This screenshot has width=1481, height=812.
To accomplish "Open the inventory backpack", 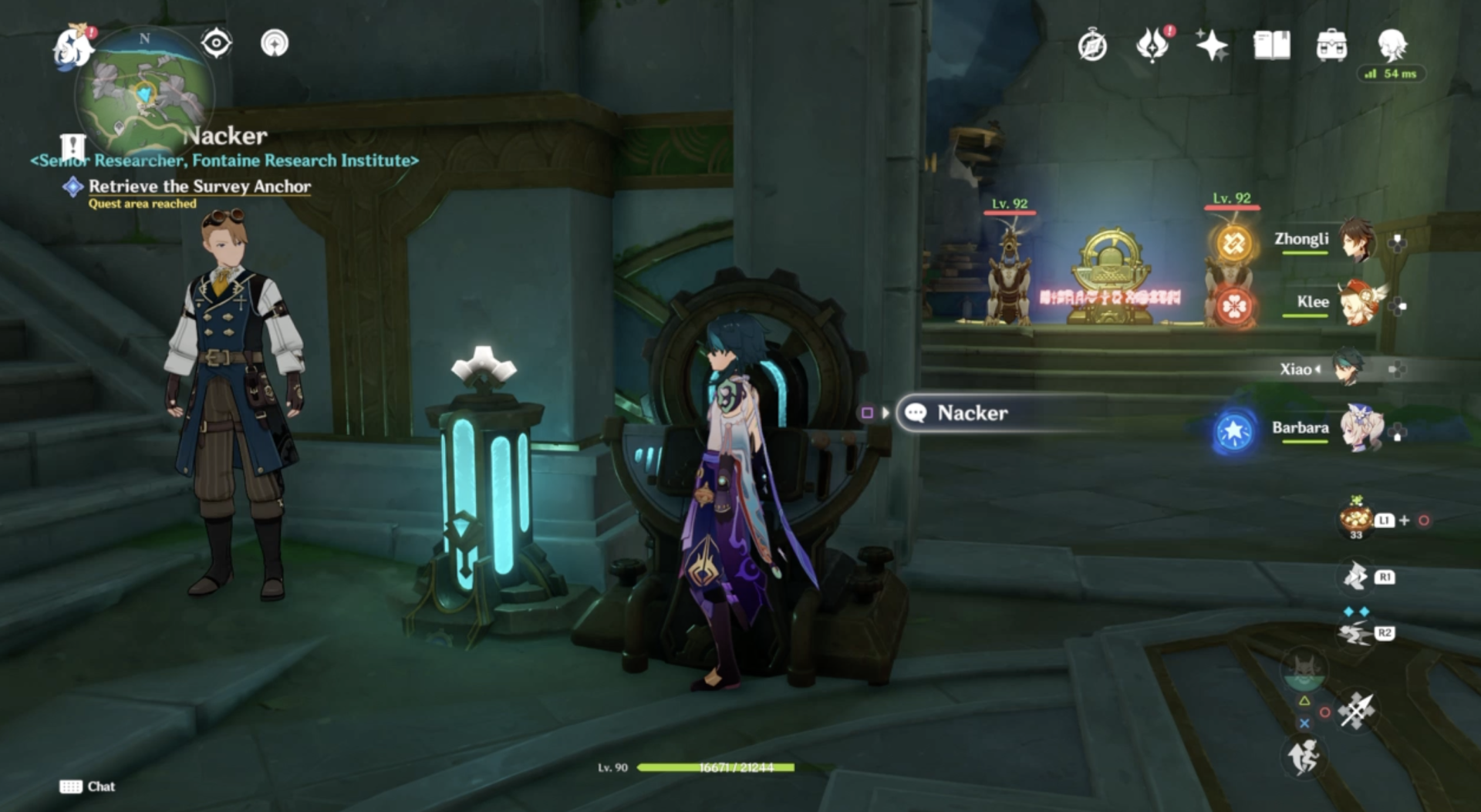I will (1331, 45).
